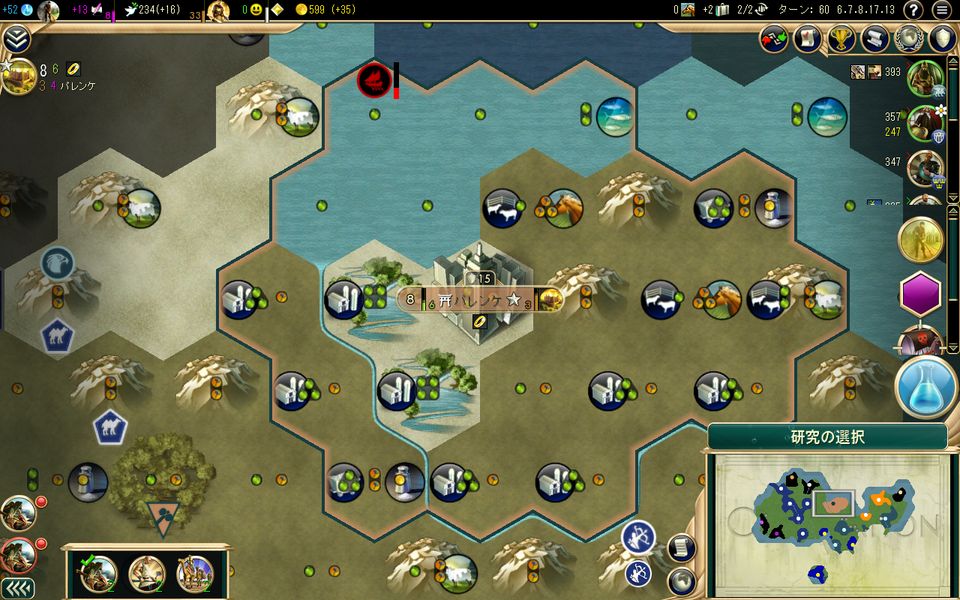Open the trade route arrows overview

pyautogui.click(x=774, y=39)
